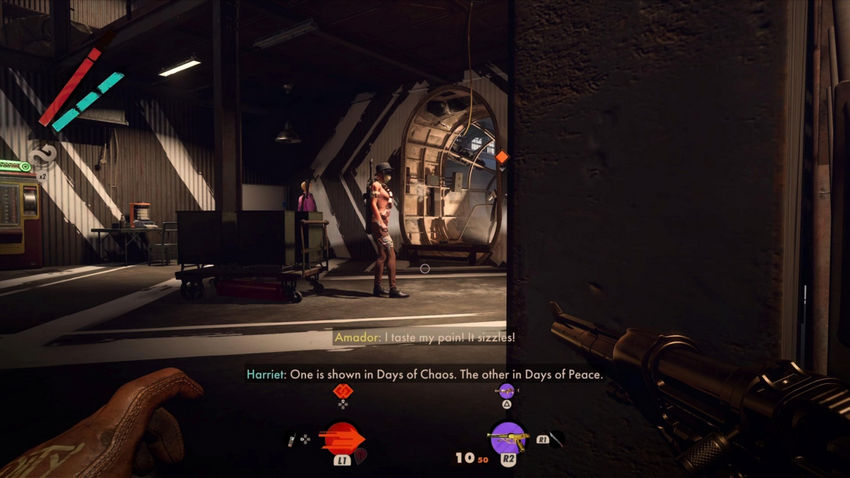Click the orange diamond objective marker

[502, 157]
